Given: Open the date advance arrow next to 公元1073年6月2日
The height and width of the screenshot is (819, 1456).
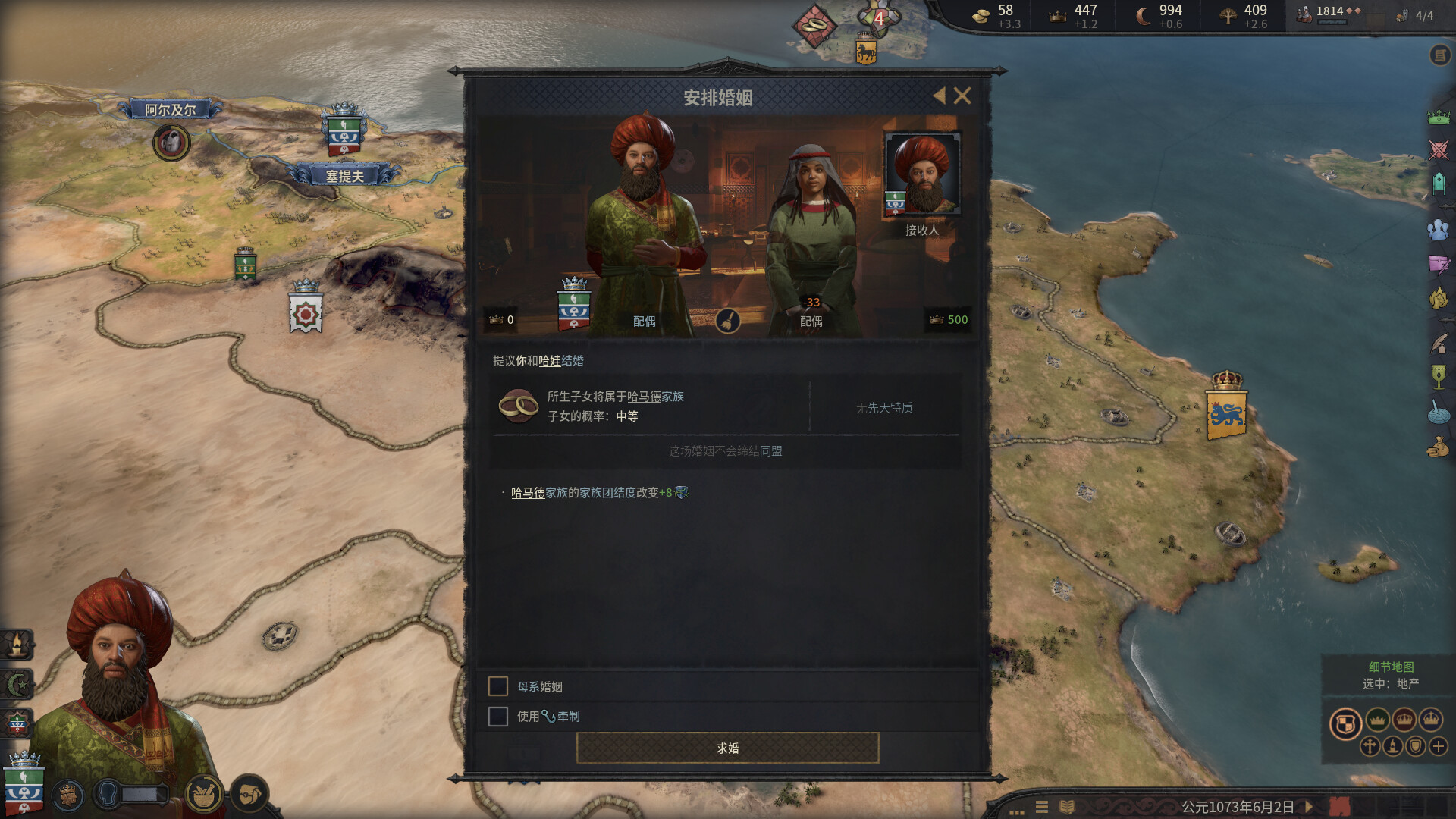Looking at the screenshot, I should click(1308, 807).
